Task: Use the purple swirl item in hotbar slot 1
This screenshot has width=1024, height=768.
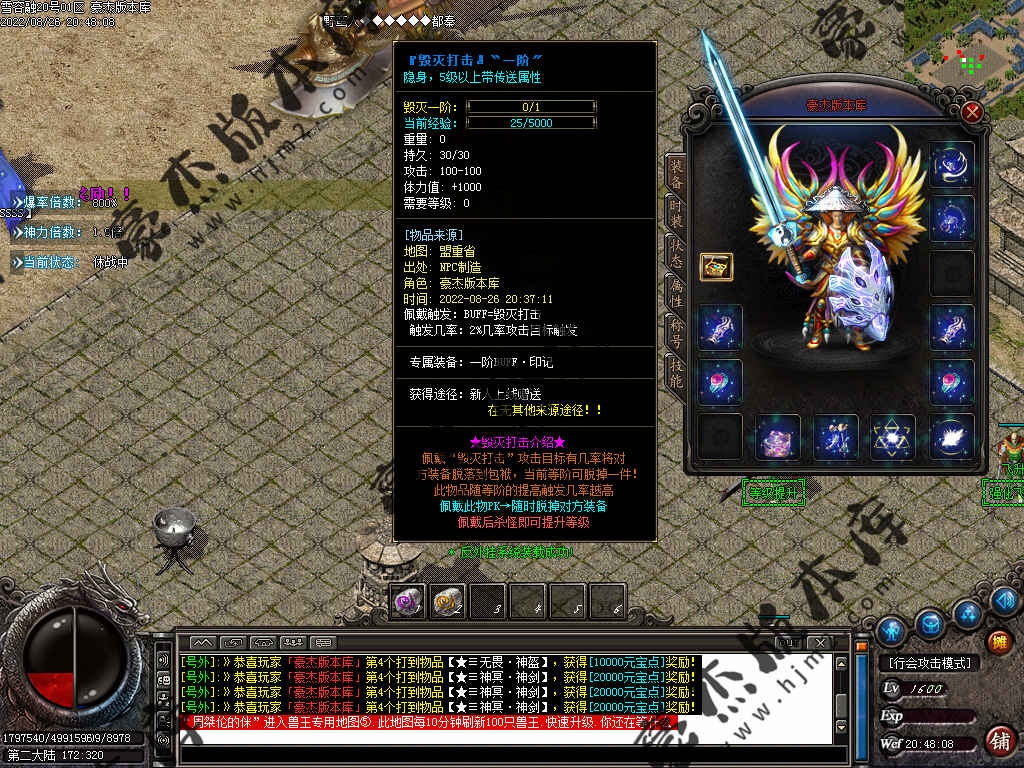Action: coord(408,601)
